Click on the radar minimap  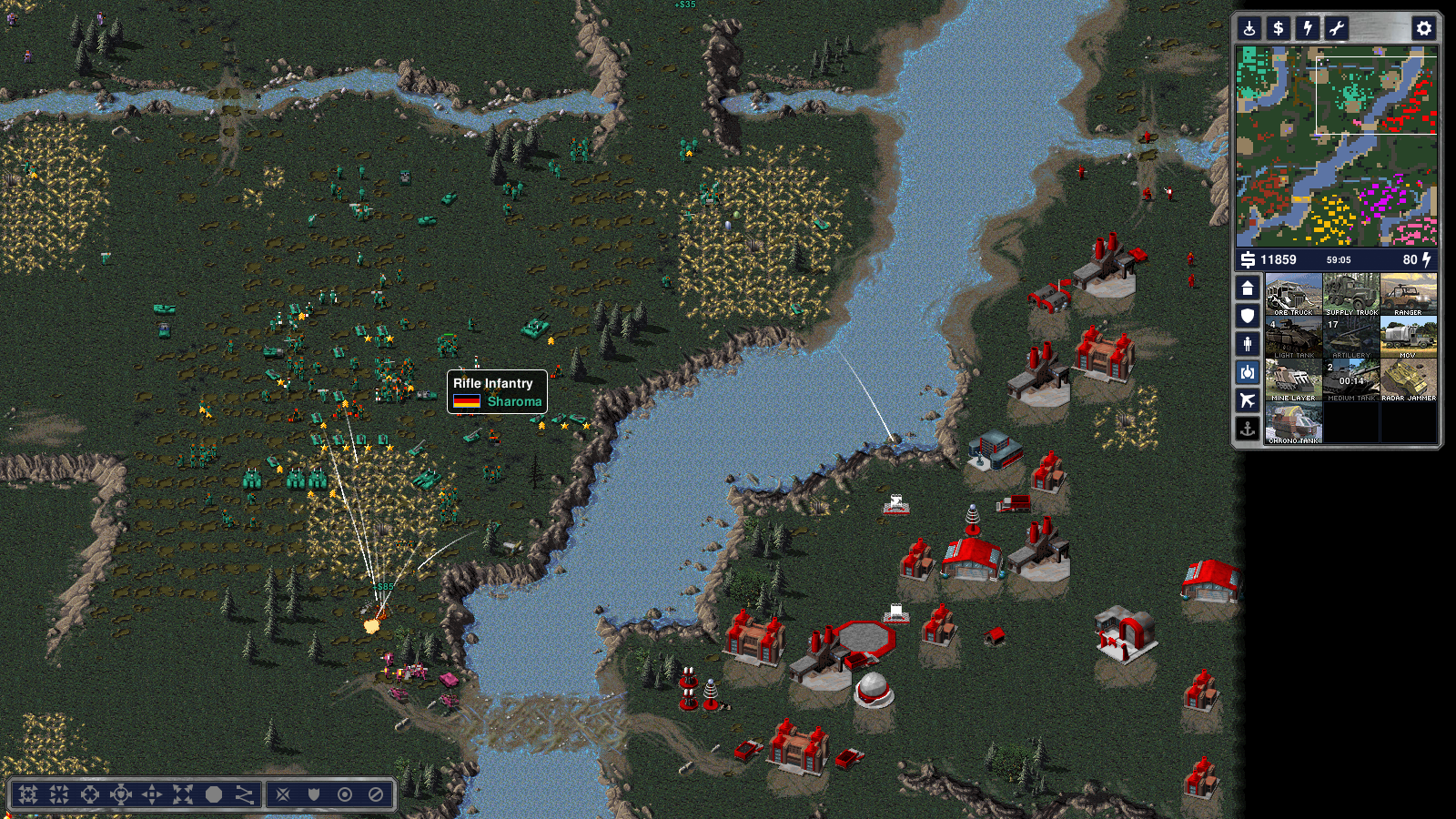pyautogui.click(x=1336, y=146)
